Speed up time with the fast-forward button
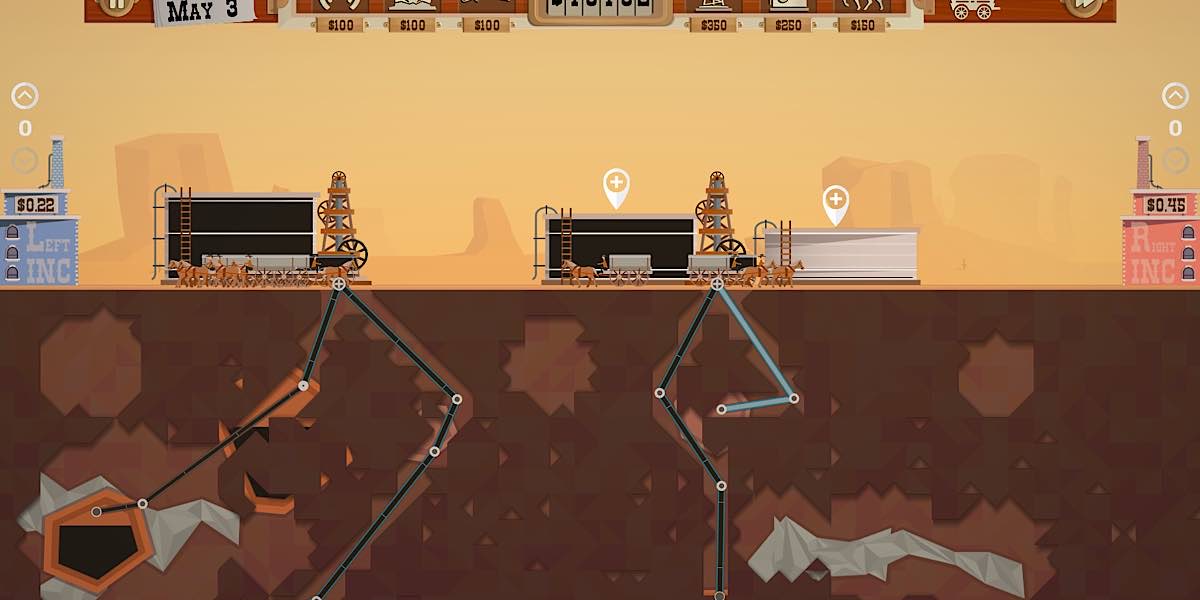Screen dimensions: 1200x600 pyautogui.click(x=1082, y=5)
